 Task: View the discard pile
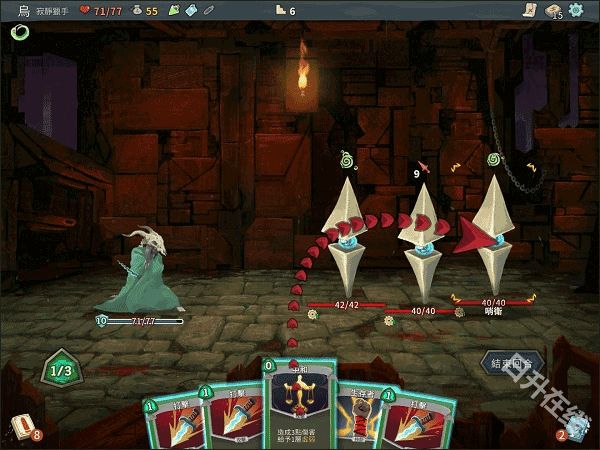click(574, 428)
